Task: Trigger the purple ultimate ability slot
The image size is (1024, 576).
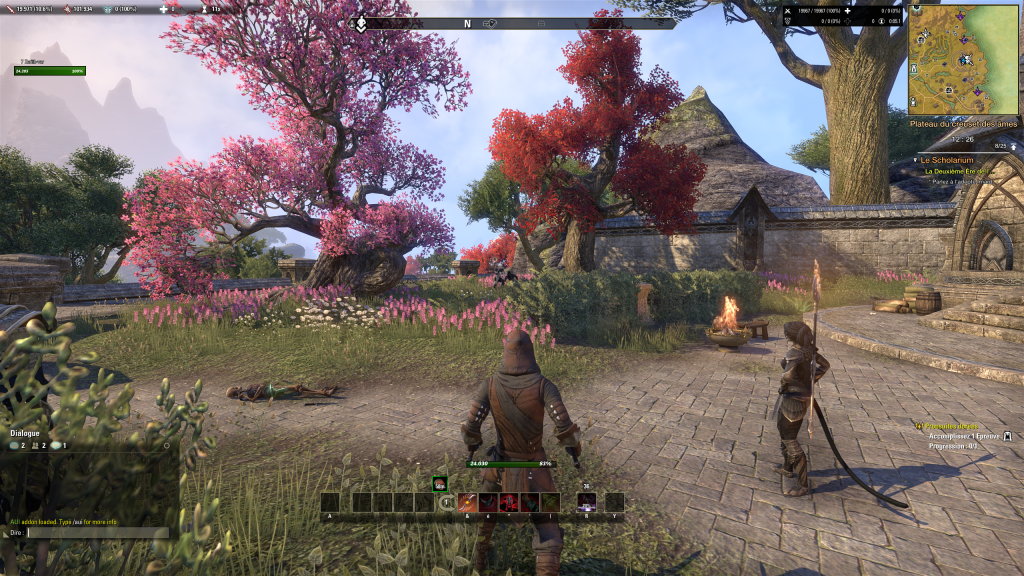Action: tap(587, 502)
